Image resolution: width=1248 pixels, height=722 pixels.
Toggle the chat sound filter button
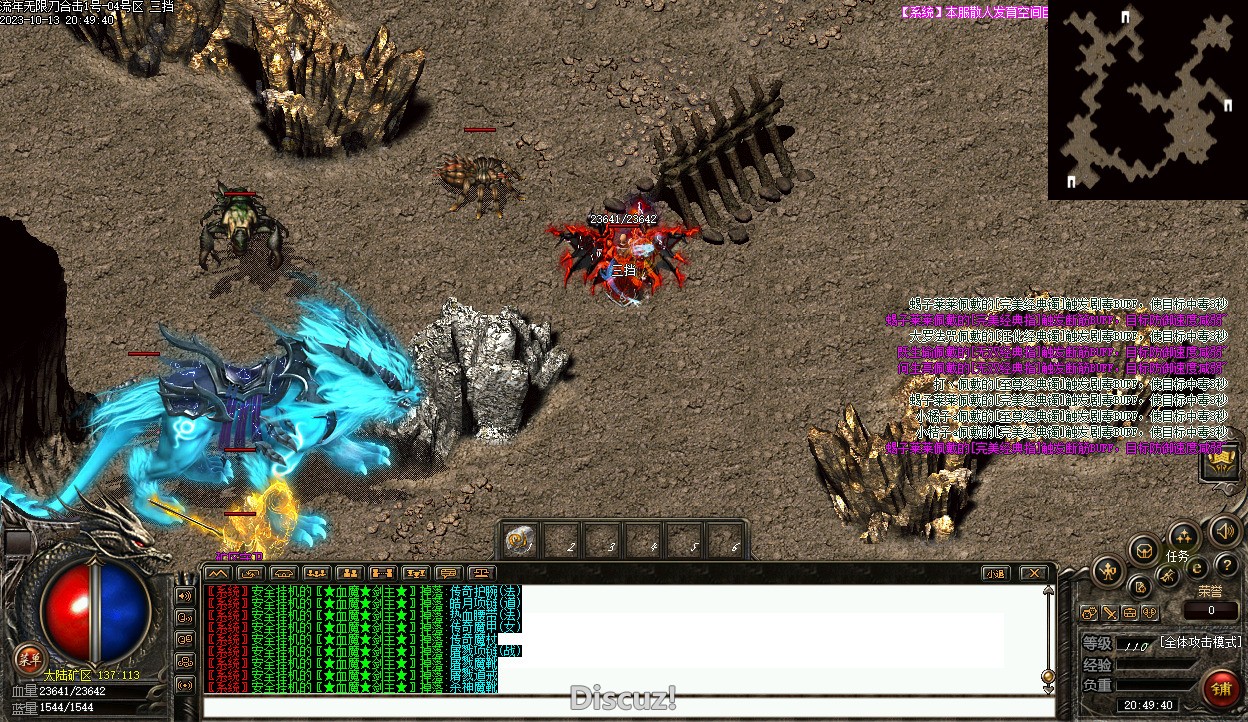click(185, 595)
